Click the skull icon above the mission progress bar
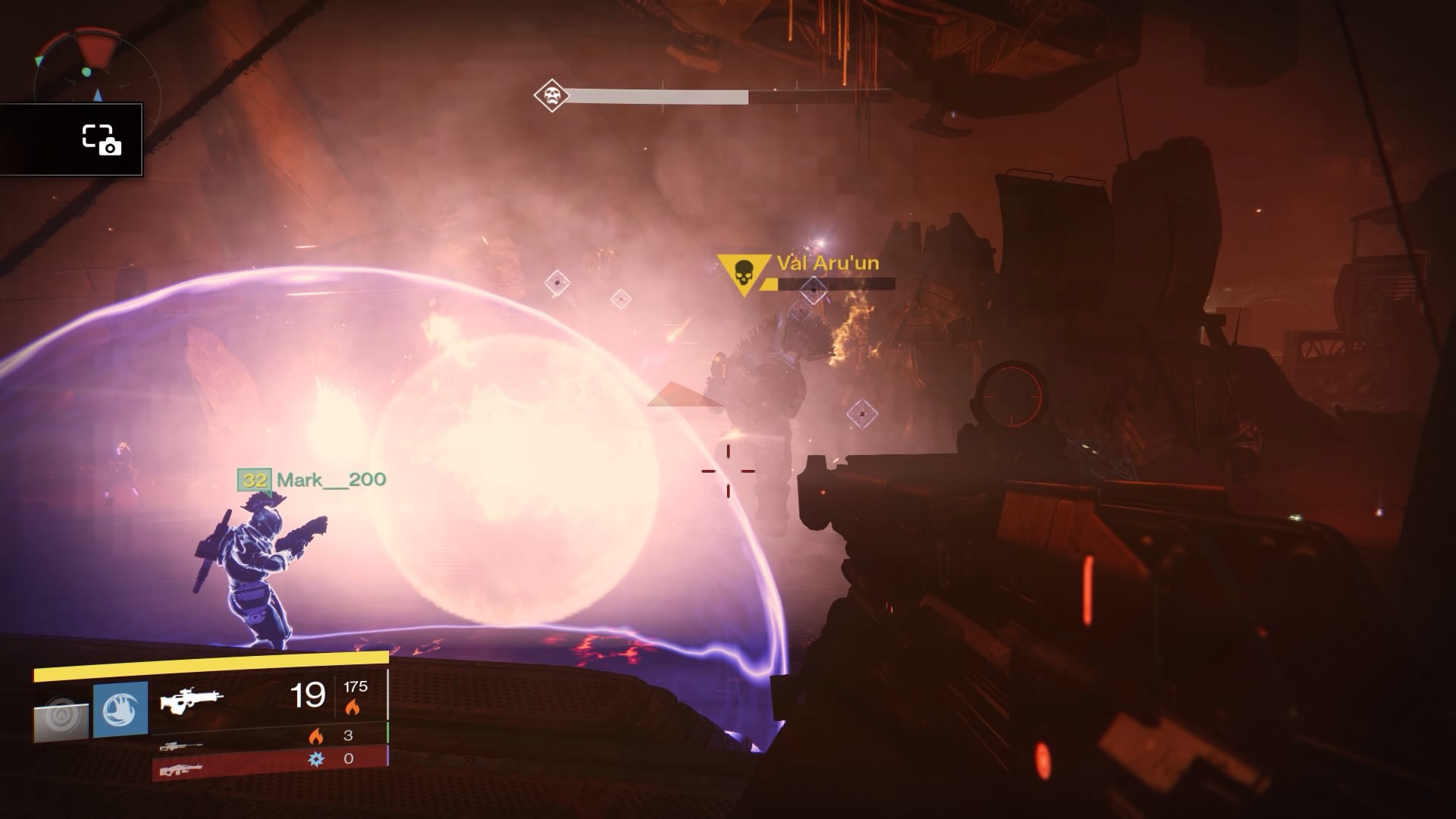 point(552,96)
